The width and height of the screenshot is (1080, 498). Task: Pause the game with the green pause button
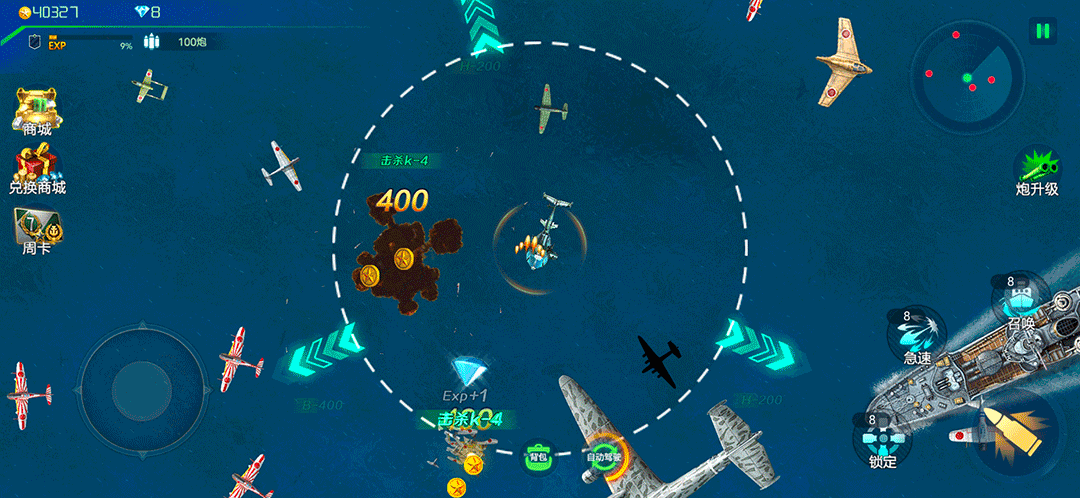1042,31
